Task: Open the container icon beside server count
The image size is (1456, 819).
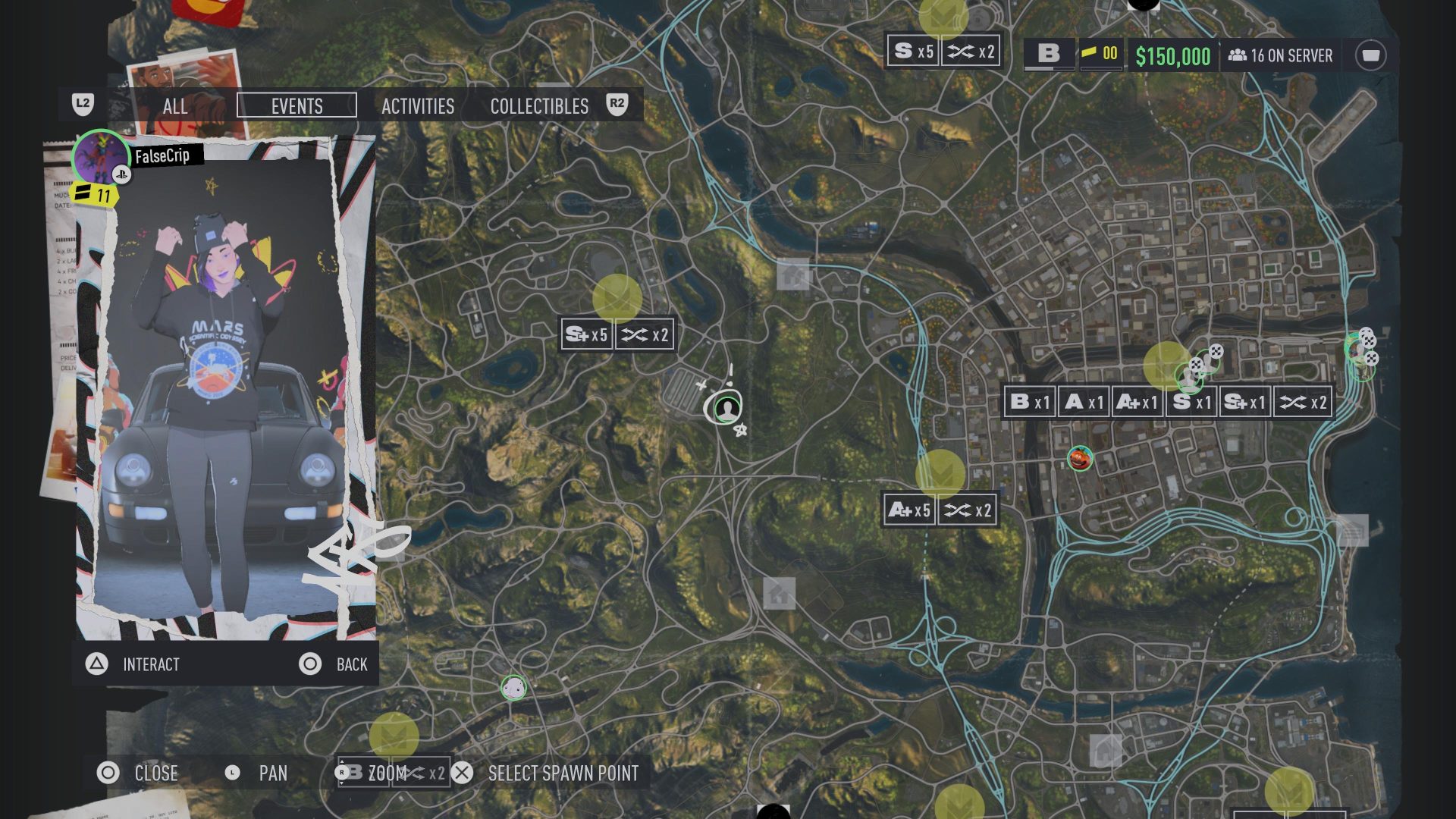Action: (1370, 55)
